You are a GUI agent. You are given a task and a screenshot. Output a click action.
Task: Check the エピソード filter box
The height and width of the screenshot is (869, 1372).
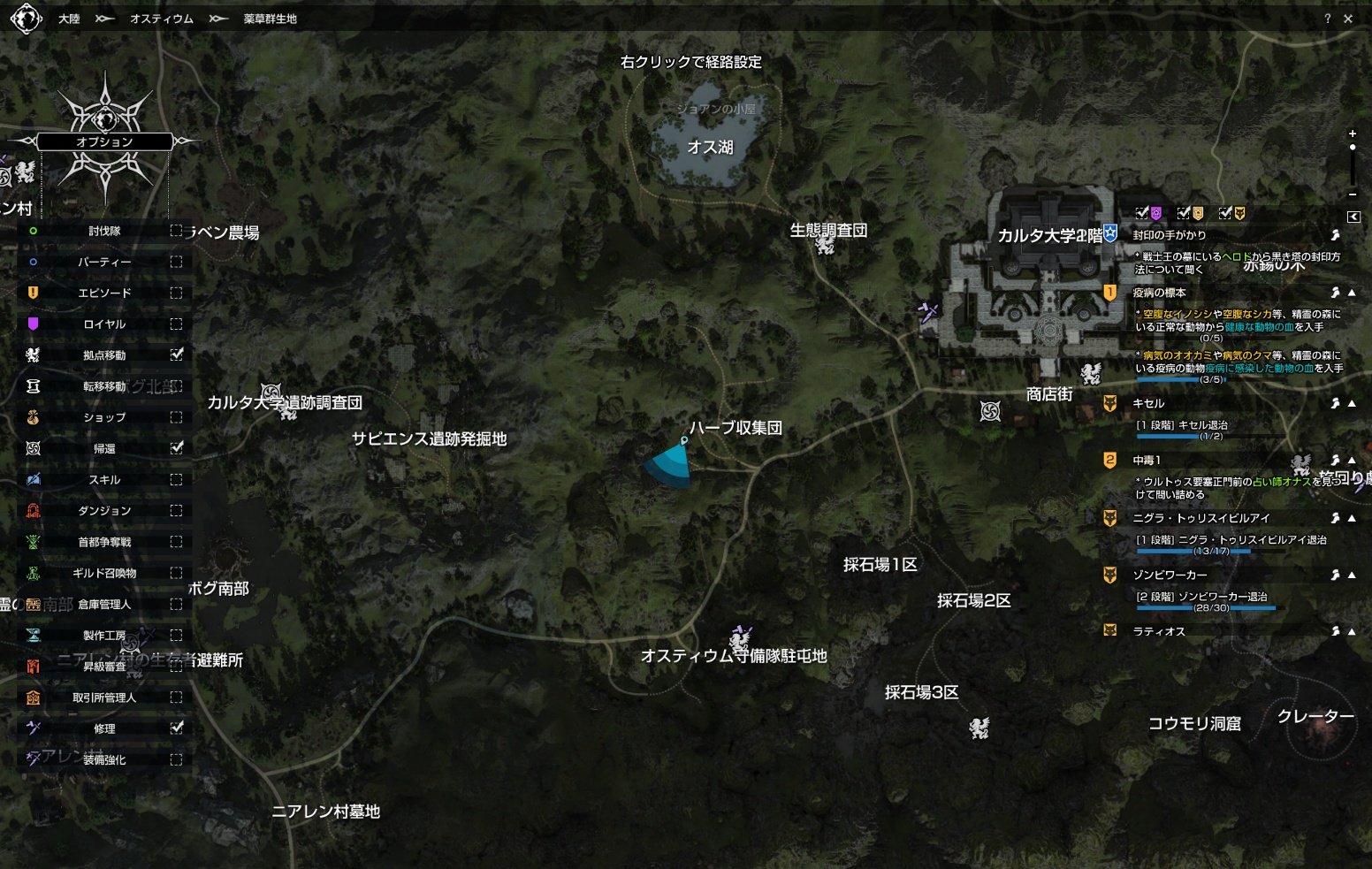177,293
